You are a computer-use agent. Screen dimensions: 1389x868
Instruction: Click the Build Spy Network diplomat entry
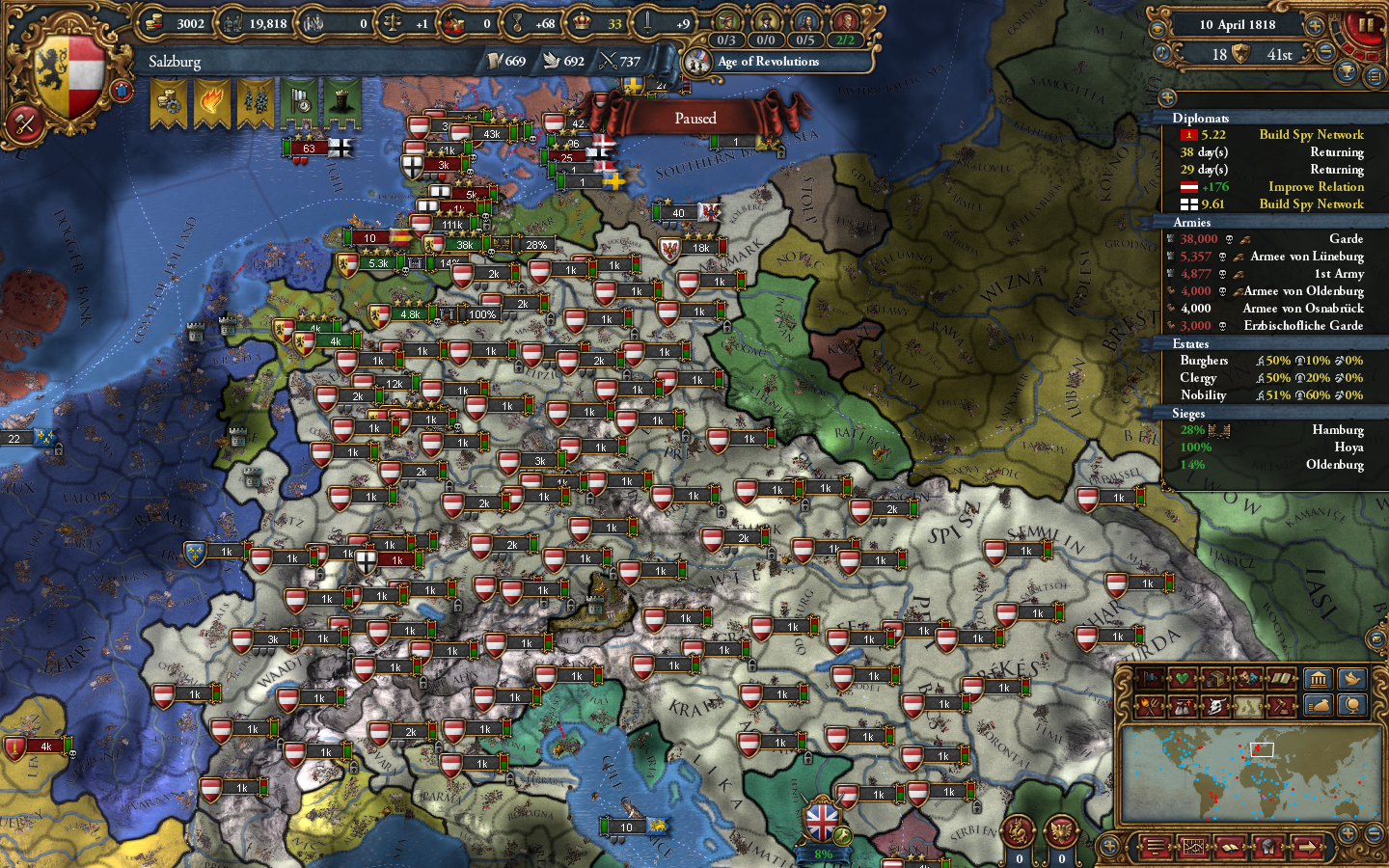(1312, 135)
